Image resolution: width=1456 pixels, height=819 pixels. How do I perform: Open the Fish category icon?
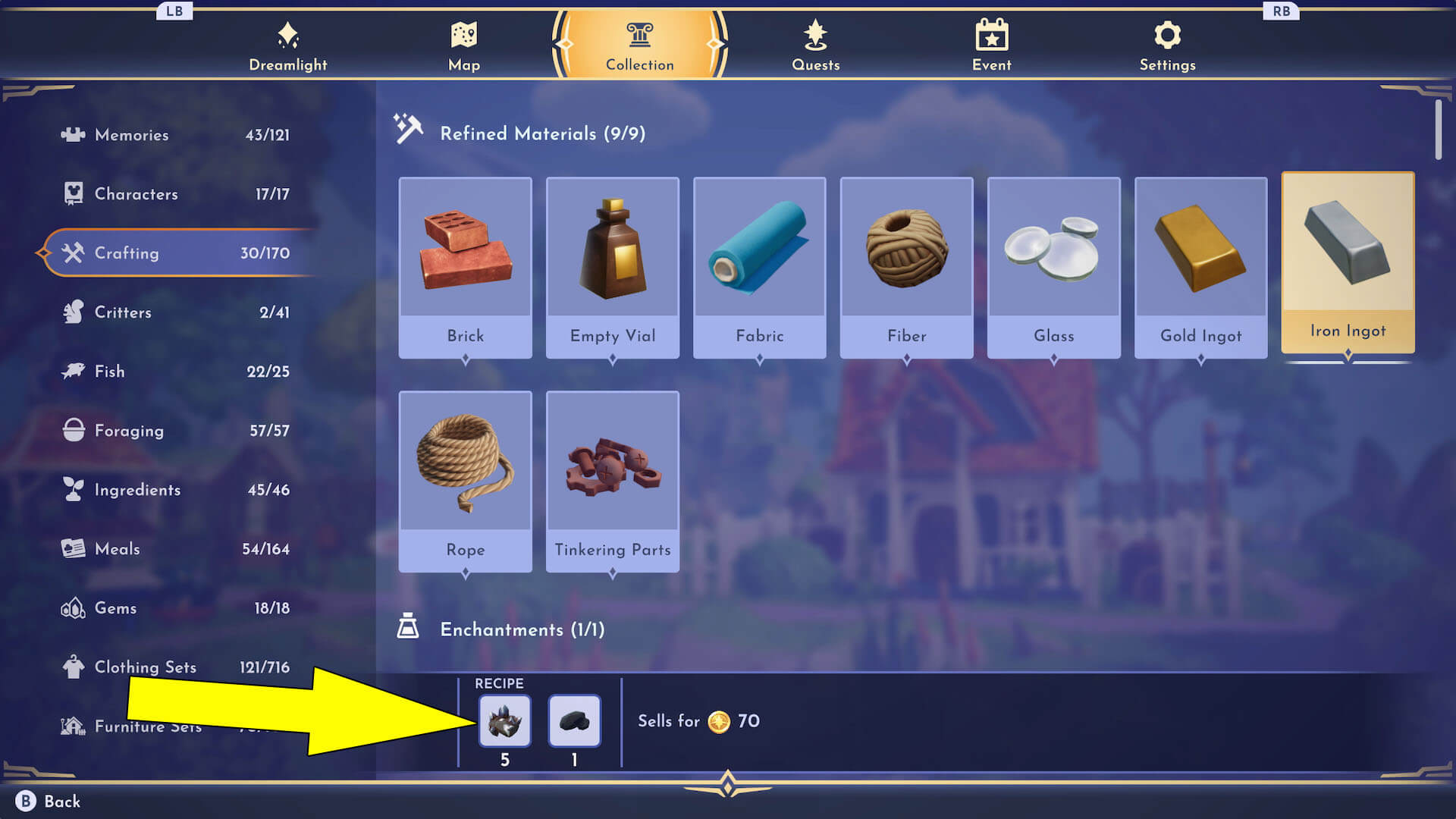[x=71, y=371]
